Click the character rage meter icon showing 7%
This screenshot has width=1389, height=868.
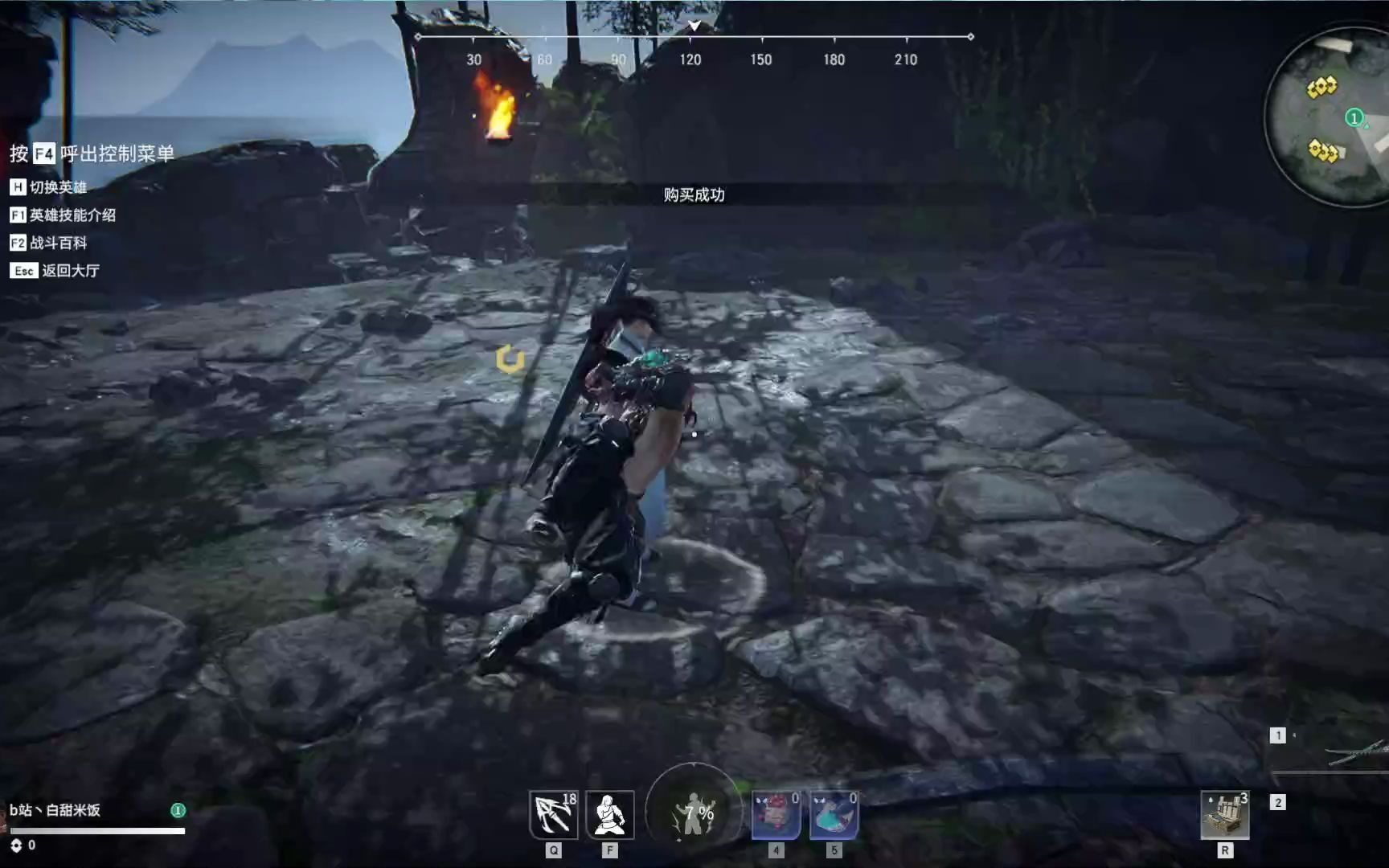point(696,812)
